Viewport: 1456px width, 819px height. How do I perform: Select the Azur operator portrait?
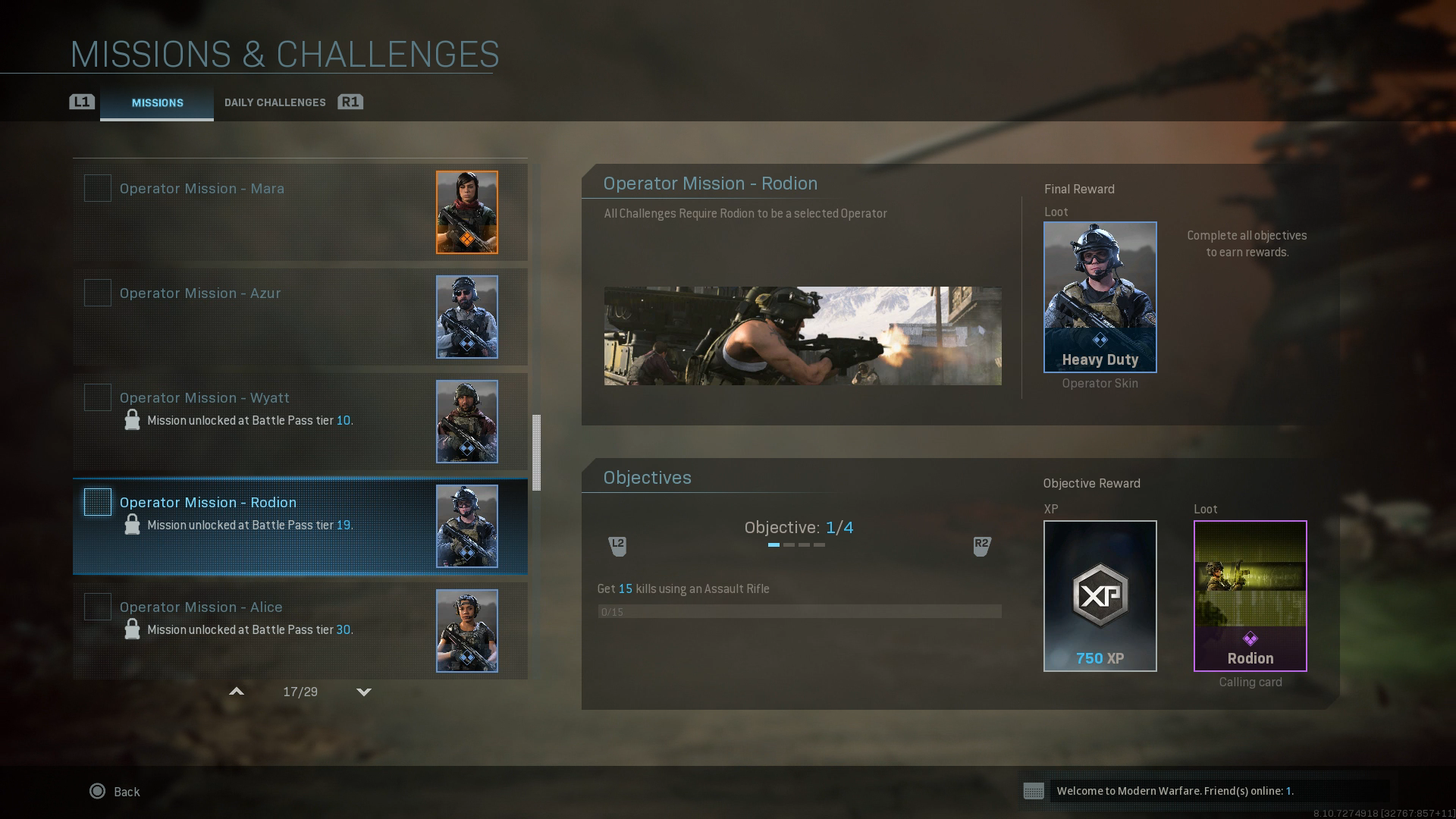(467, 318)
